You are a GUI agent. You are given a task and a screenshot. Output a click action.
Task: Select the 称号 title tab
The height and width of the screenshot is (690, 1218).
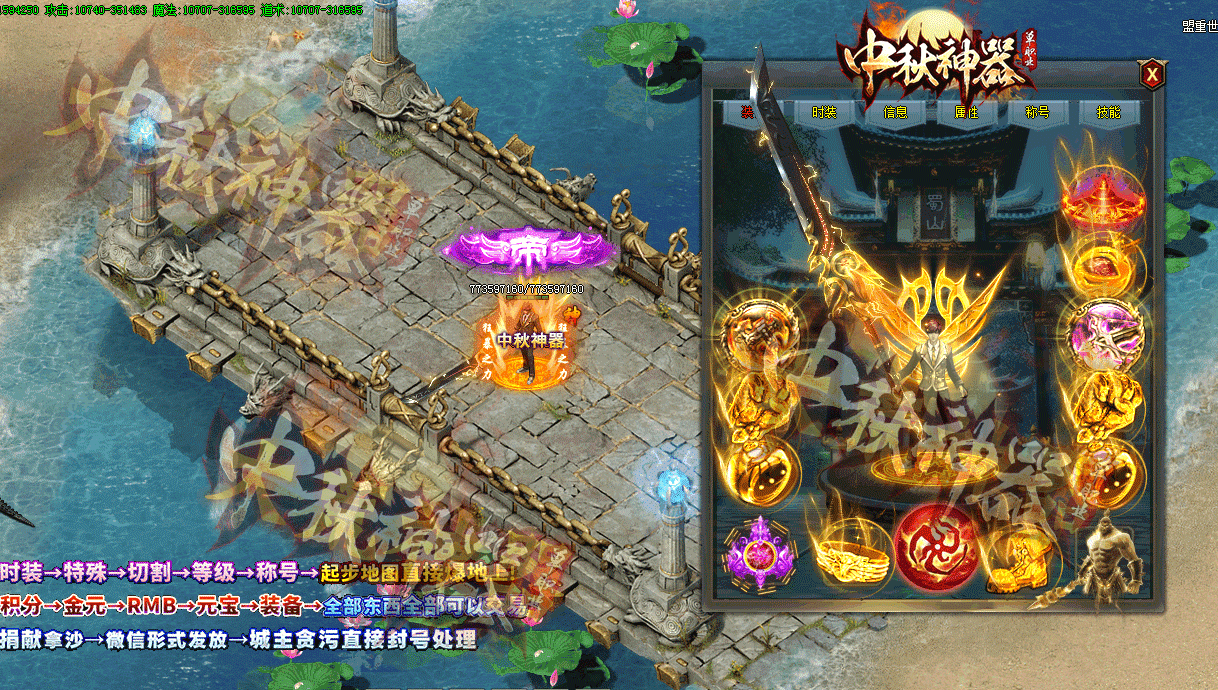[x=1037, y=112]
